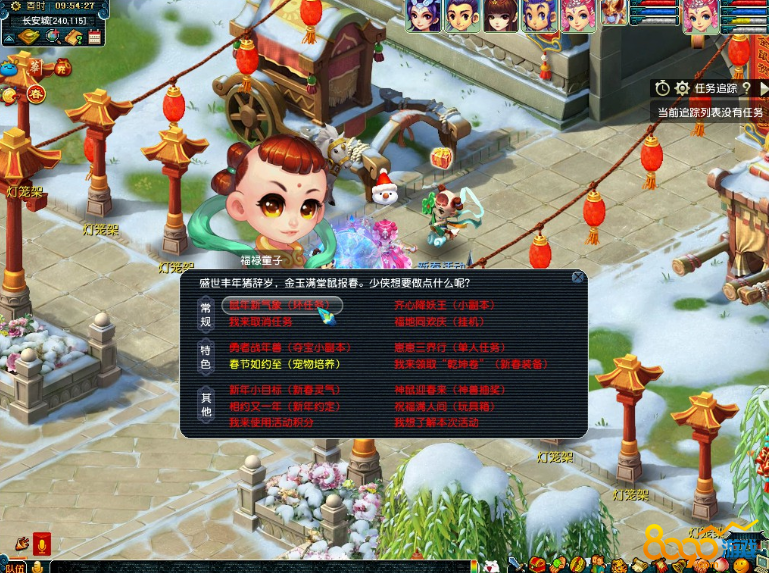Choose 我来使用活动积分 option
769x573 pixels.
click(271, 423)
